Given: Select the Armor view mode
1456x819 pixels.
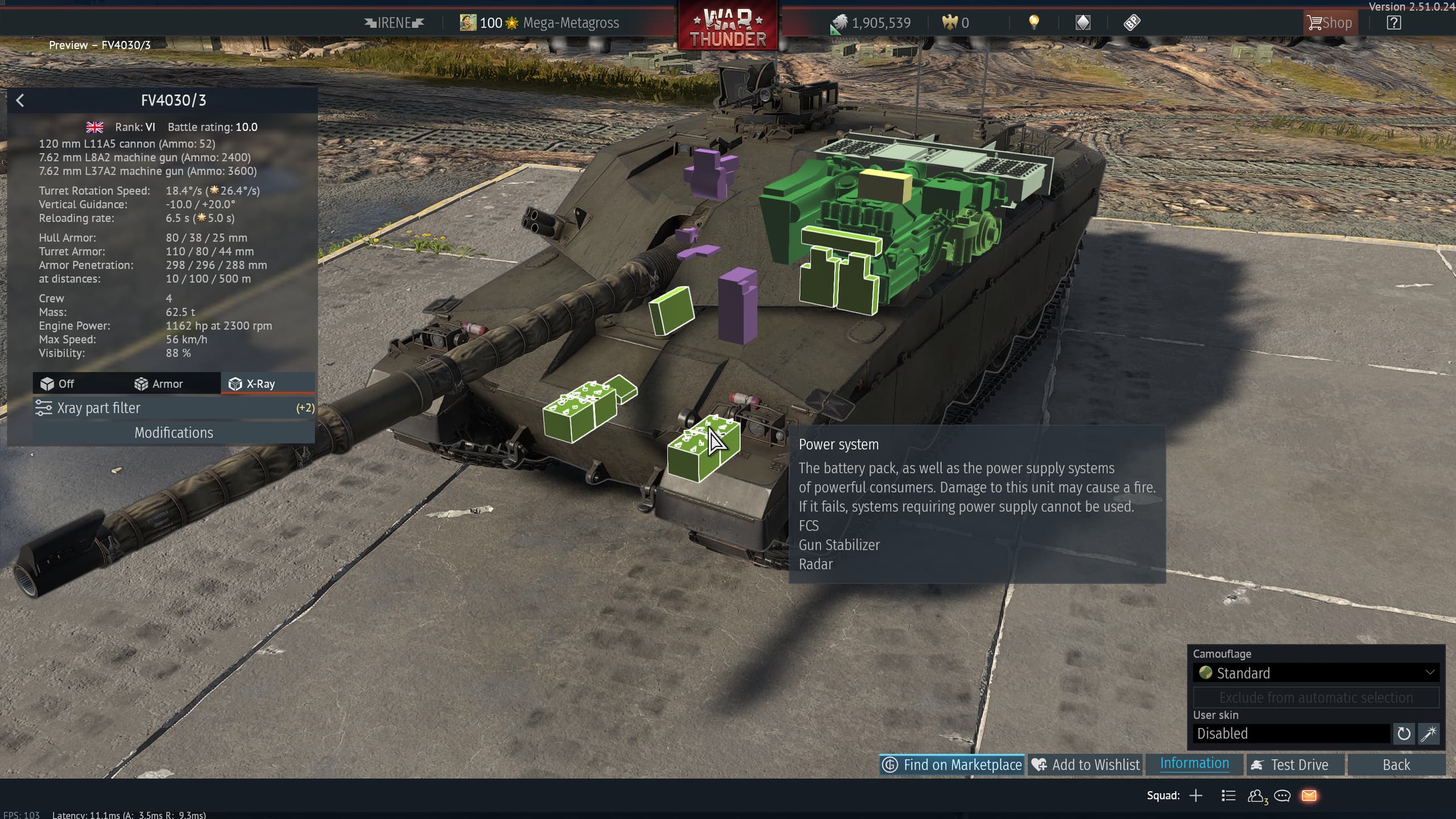Looking at the screenshot, I should pyautogui.click(x=159, y=384).
